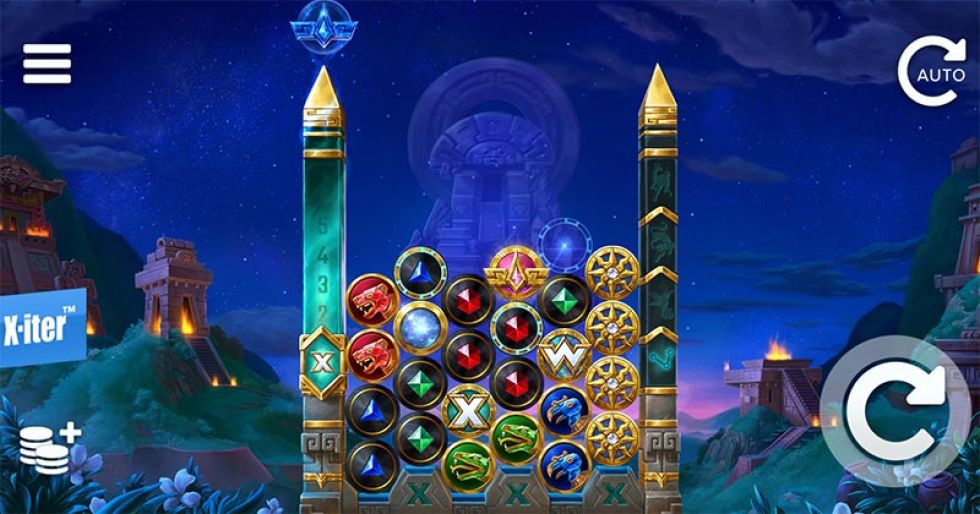Open the hamburger menu

pyautogui.click(x=47, y=64)
